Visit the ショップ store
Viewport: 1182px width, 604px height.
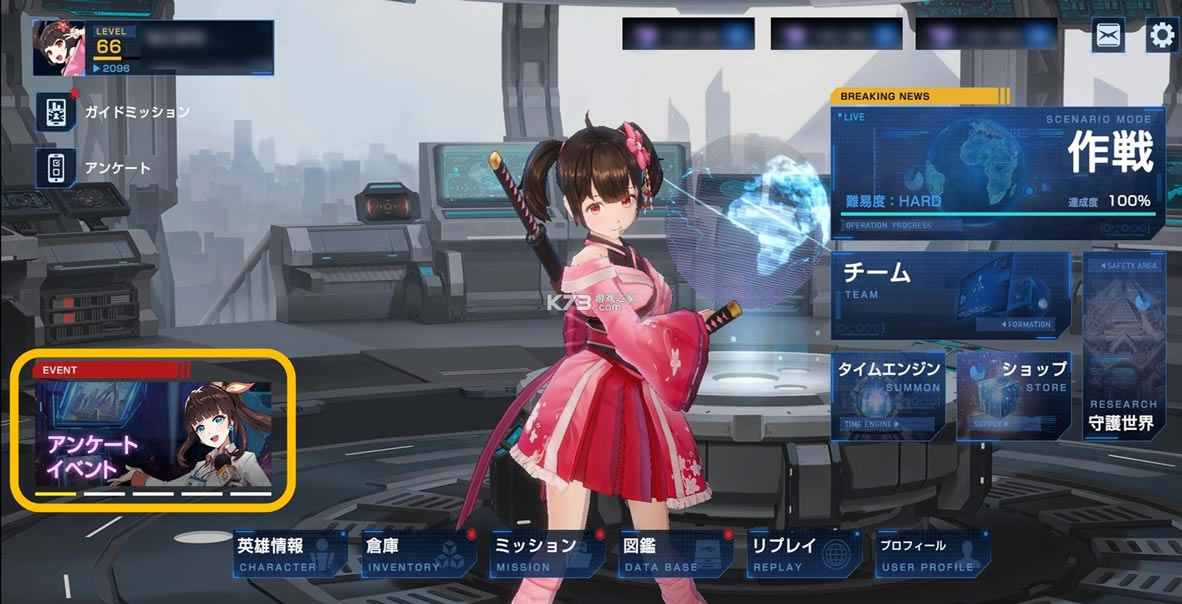[x=1014, y=395]
